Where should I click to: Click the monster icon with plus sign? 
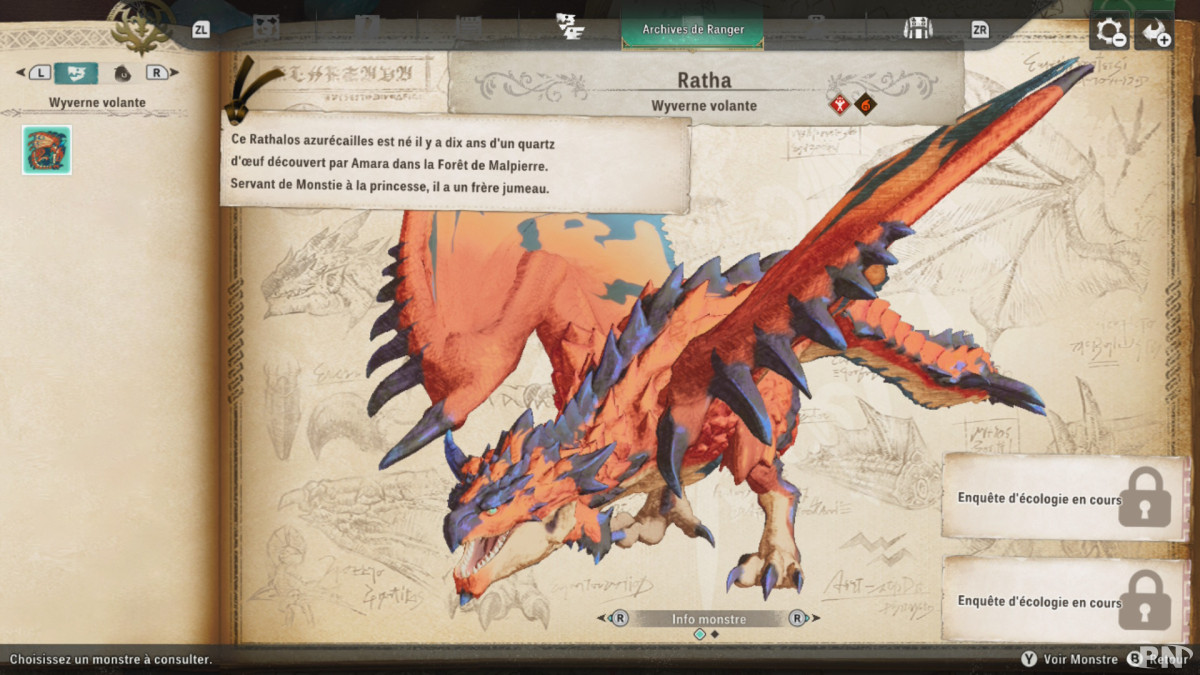tap(1155, 32)
